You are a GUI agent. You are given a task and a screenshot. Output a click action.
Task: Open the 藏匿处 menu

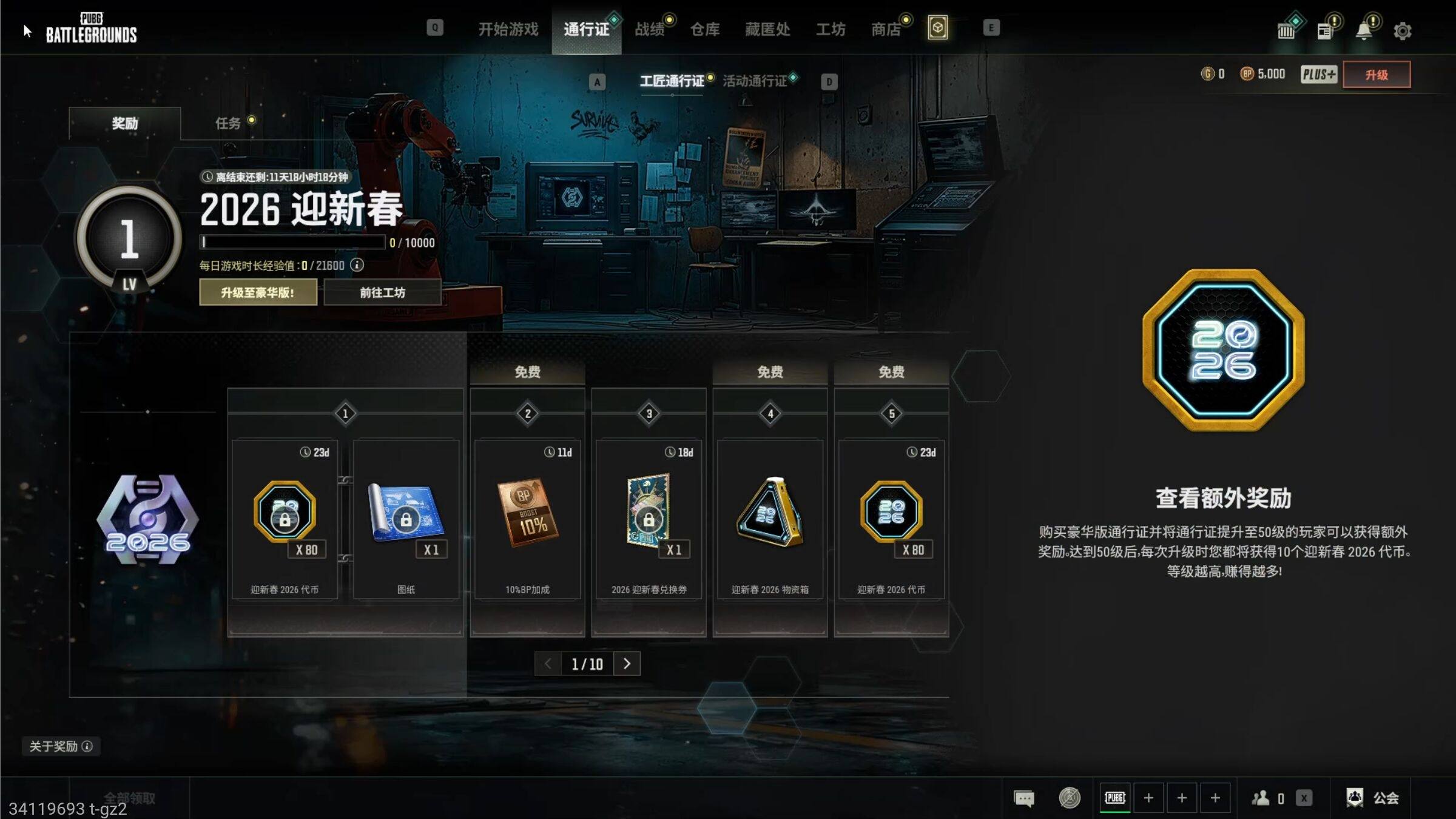point(767,29)
